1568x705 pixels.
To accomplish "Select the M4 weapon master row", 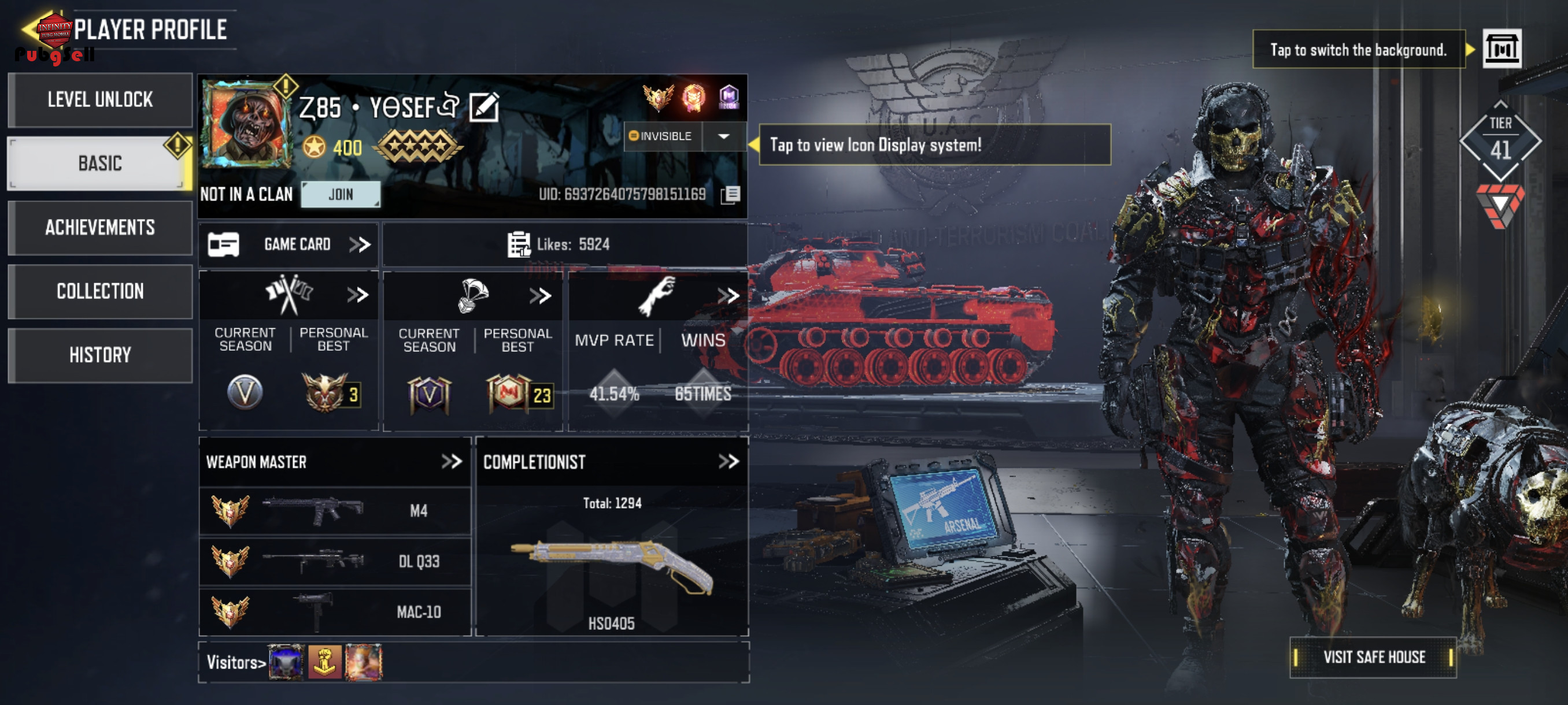I will (335, 511).
